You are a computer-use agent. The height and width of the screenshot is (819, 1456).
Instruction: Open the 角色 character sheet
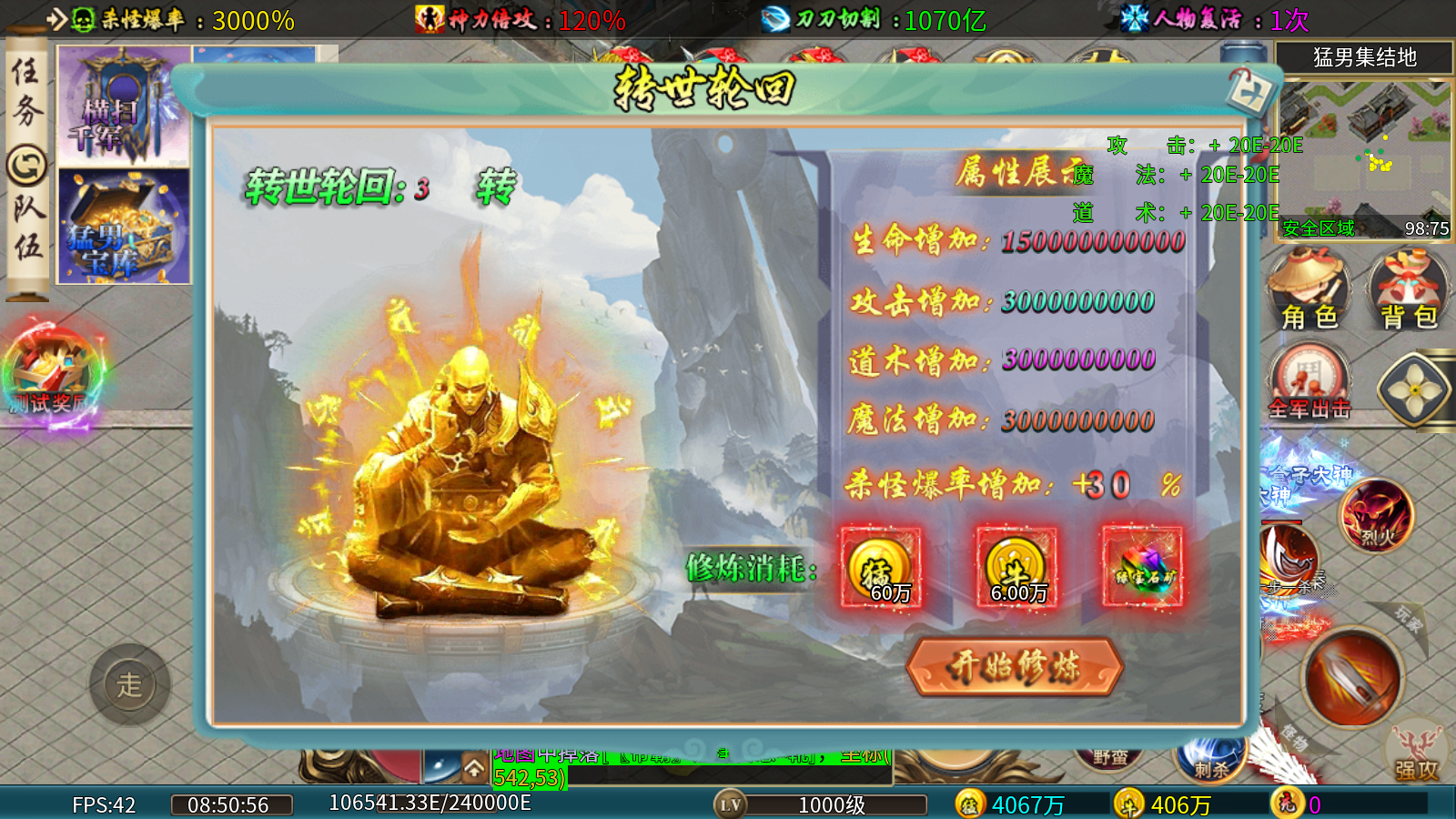pos(1309,289)
